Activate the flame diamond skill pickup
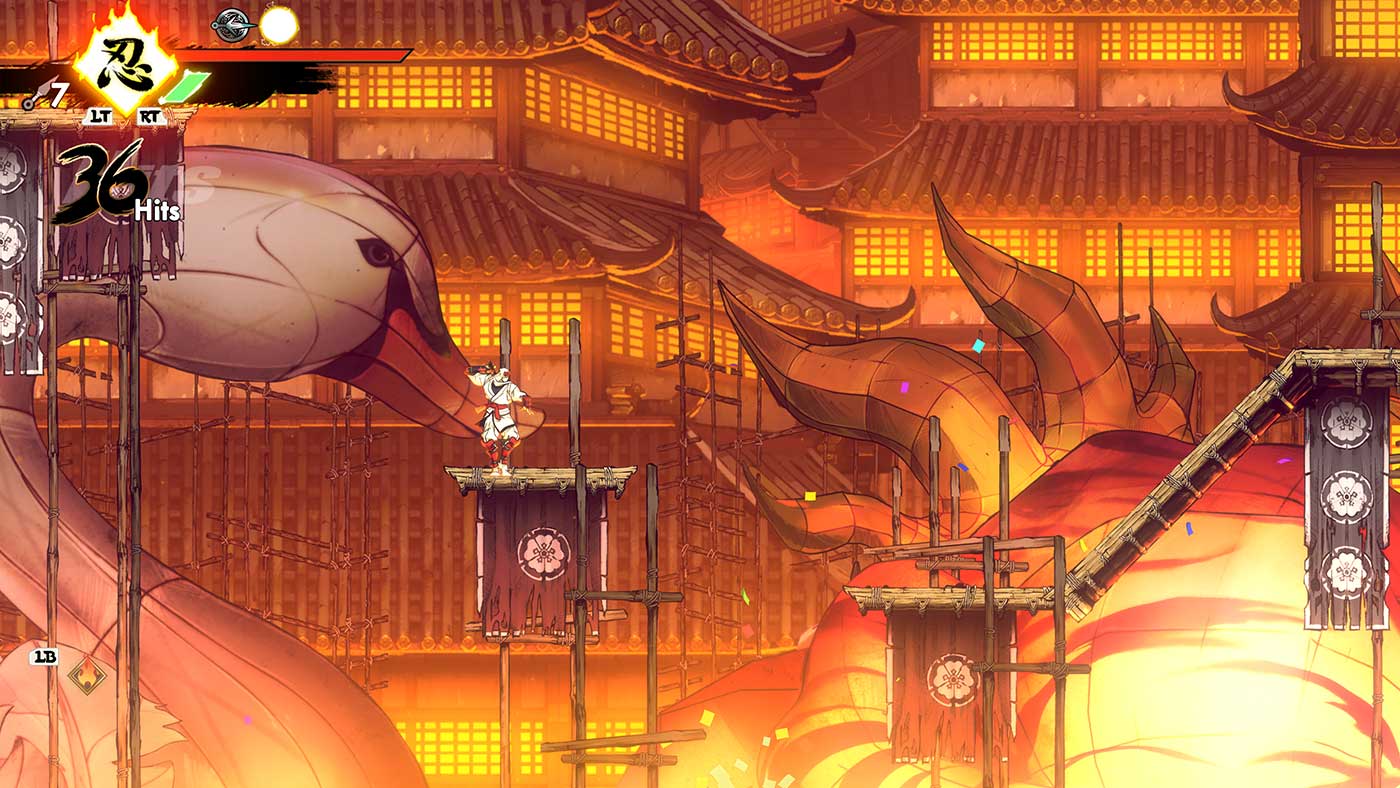This screenshot has width=1400, height=788. pos(89,677)
